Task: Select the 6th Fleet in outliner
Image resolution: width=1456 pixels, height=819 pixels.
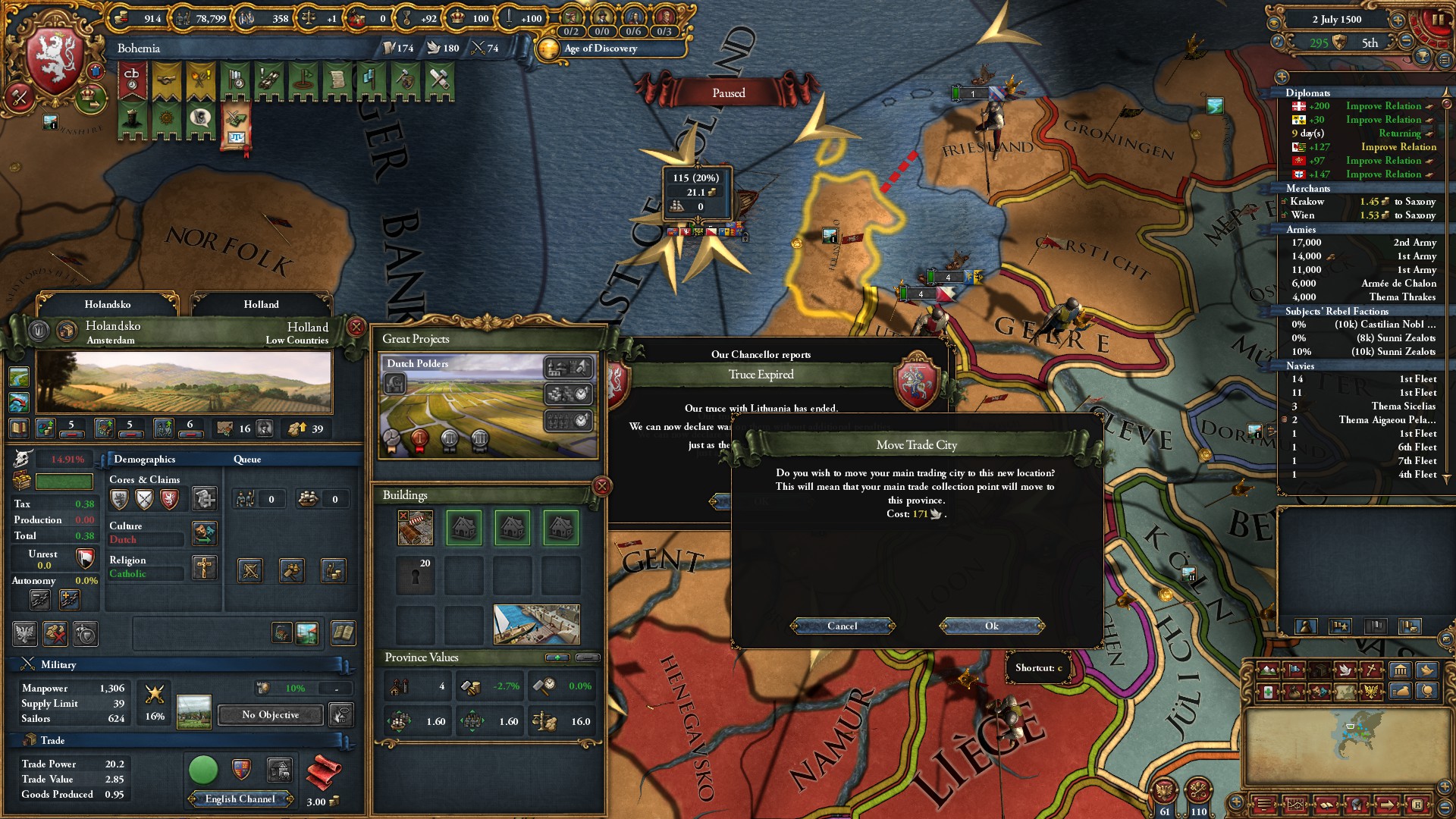Action: [x=1363, y=447]
